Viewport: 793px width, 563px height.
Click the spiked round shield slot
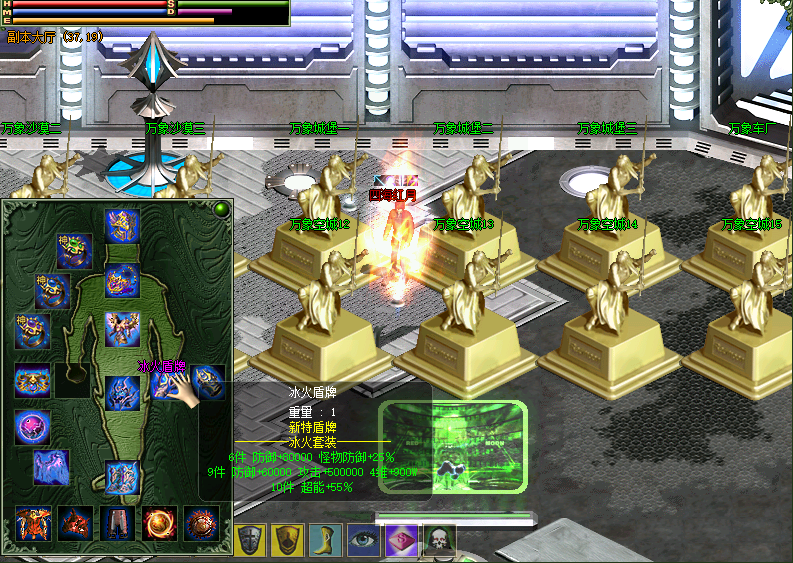click(201, 523)
